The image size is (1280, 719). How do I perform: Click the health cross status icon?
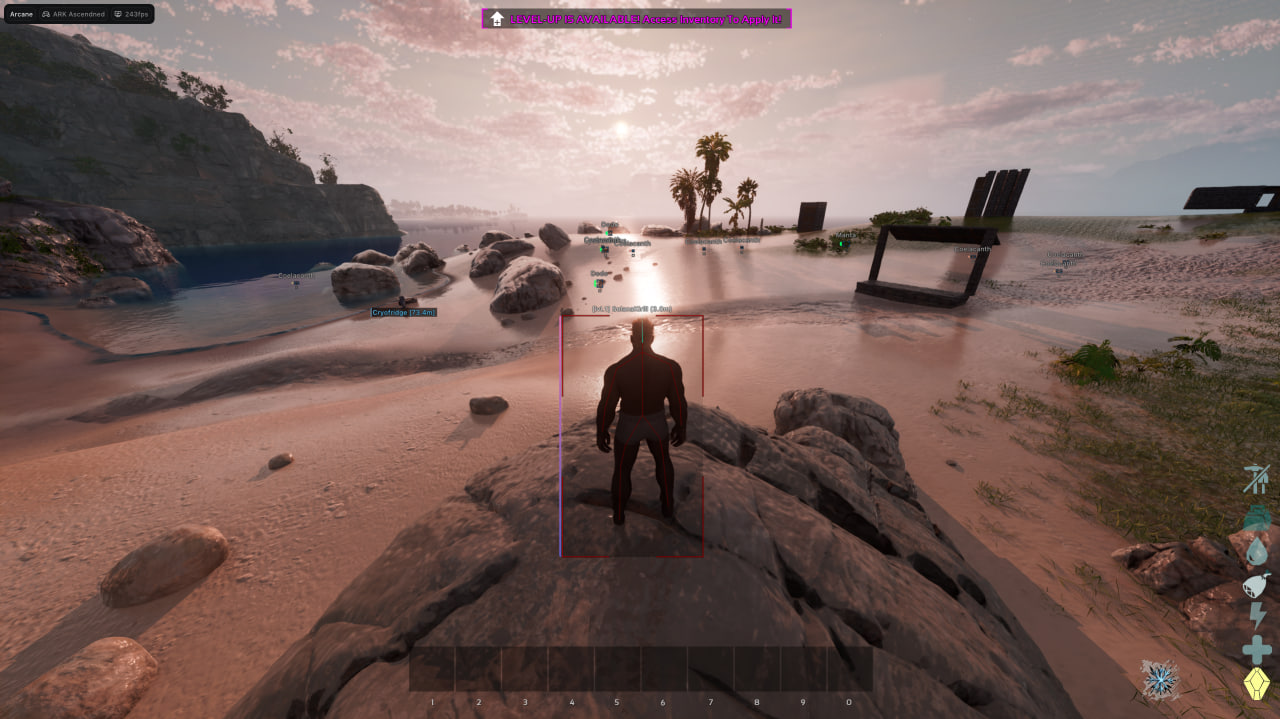pyautogui.click(x=1256, y=650)
